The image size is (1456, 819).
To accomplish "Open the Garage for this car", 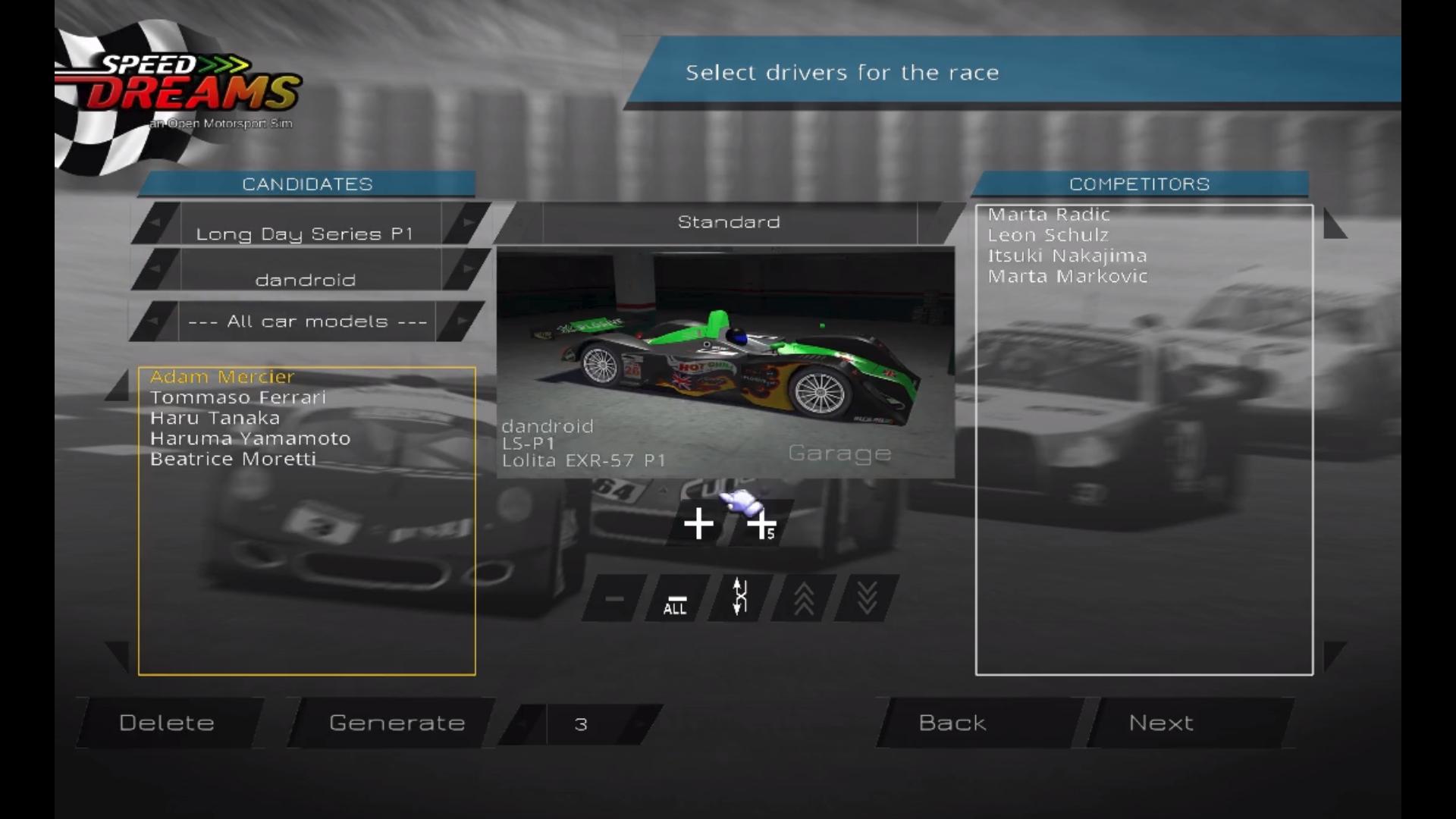I will pyautogui.click(x=839, y=453).
